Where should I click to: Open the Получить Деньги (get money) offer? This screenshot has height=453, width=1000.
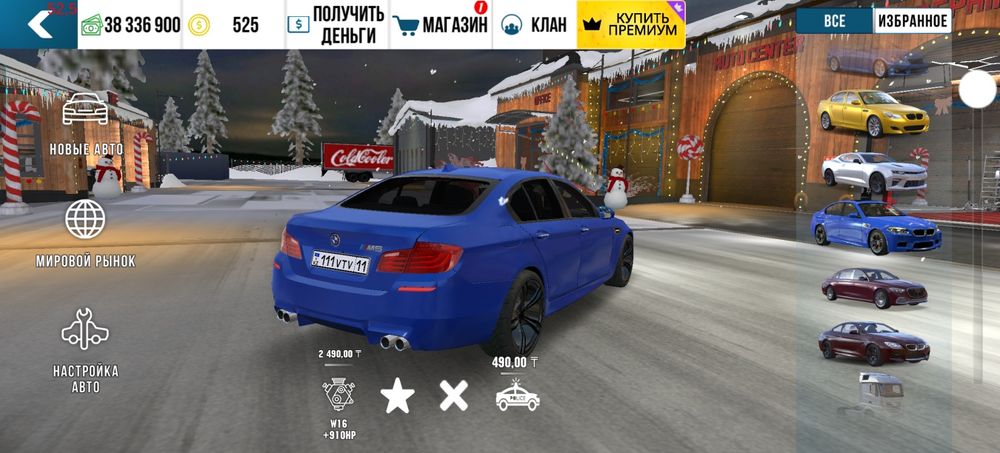(x=335, y=25)
